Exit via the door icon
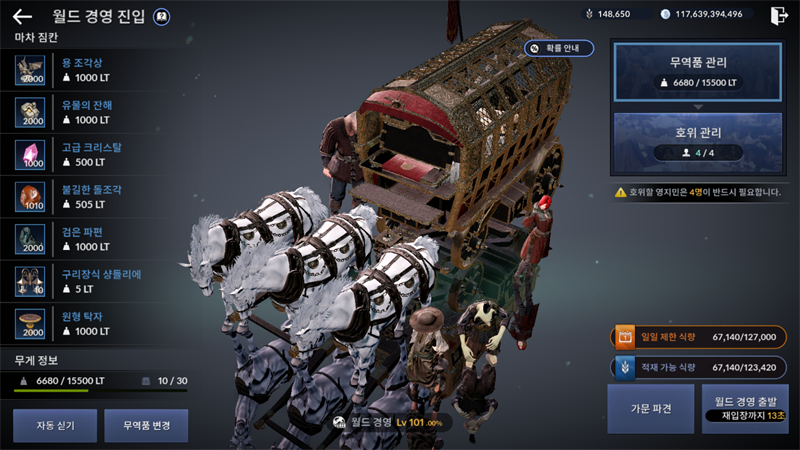The height and width of the screenshot is (450, 800). (x=779, y=15)
